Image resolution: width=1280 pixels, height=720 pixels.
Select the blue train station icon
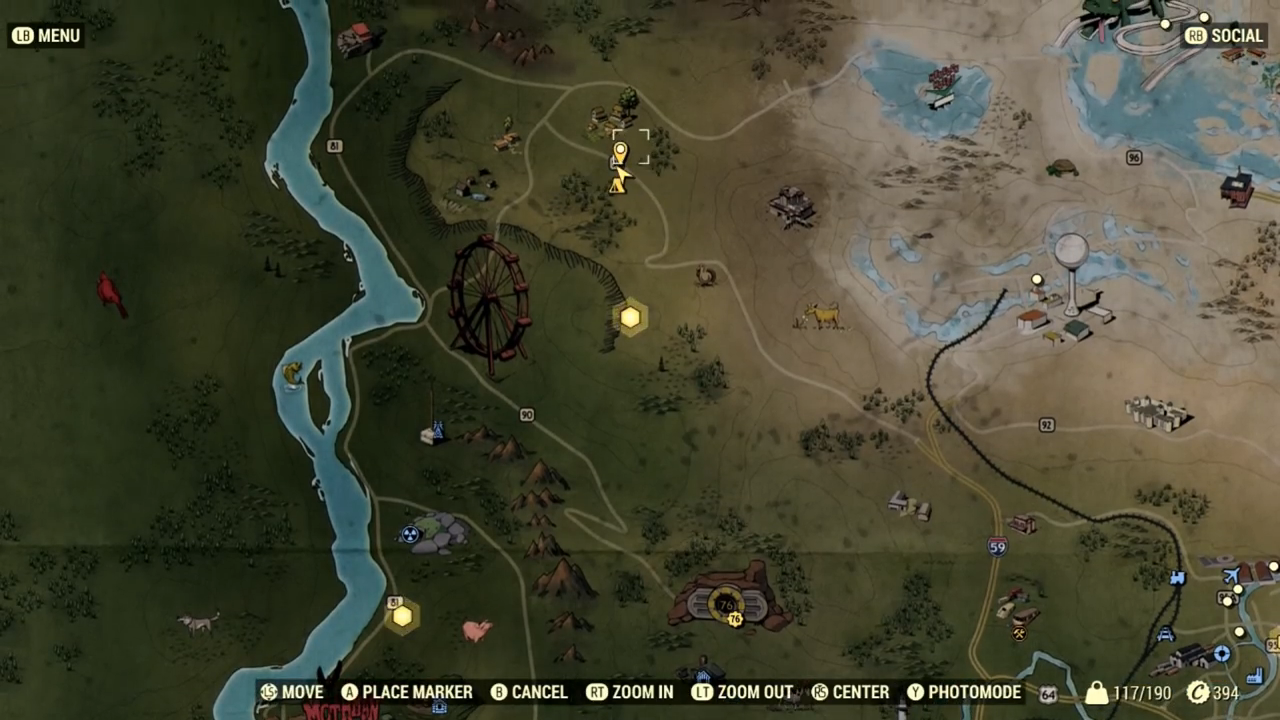click(1177, 578)
